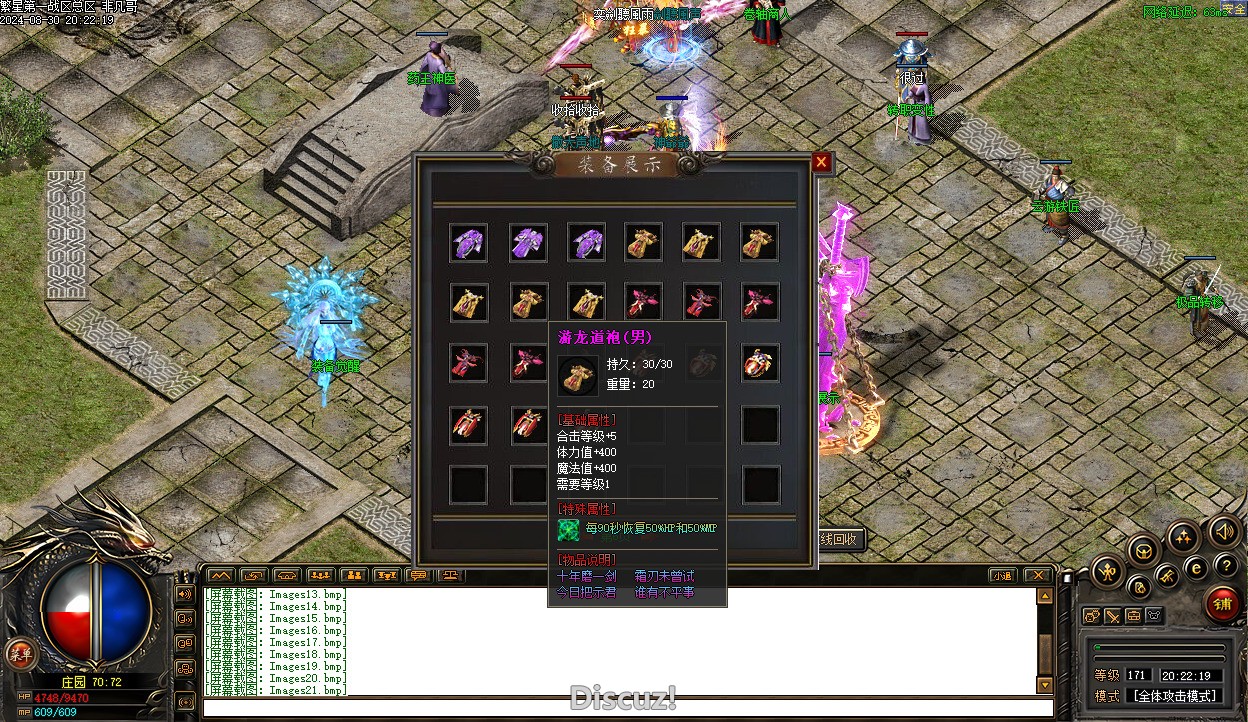
Task: Open the sparkle stars skills icon
Action: pyautogui.click(x=1183, y=537)
